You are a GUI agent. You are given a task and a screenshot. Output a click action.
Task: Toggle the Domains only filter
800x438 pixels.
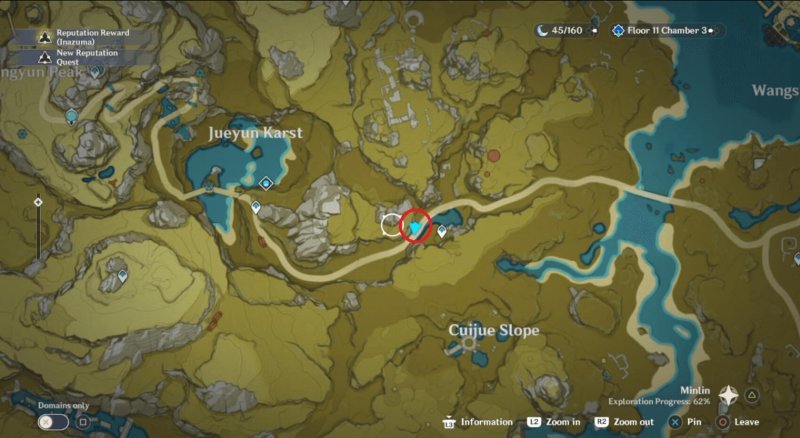(47, 422)
